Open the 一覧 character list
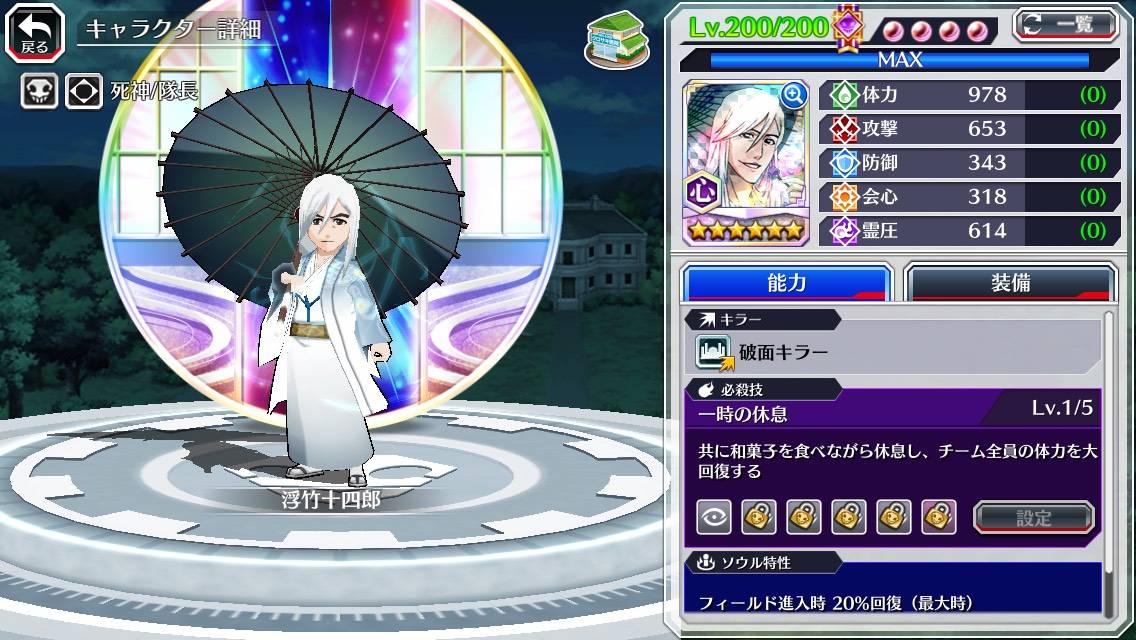Viewport: 1136px width, 640px height. (1065, 25)
